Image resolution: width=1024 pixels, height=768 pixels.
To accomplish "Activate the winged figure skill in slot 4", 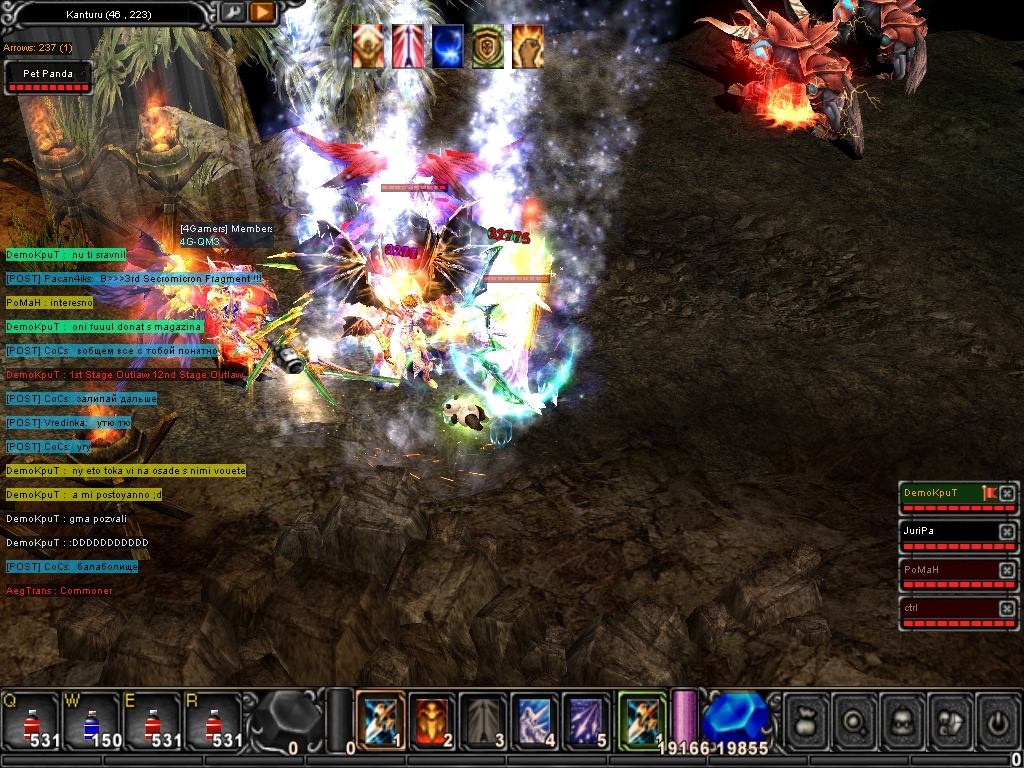I will click(535, 720).
